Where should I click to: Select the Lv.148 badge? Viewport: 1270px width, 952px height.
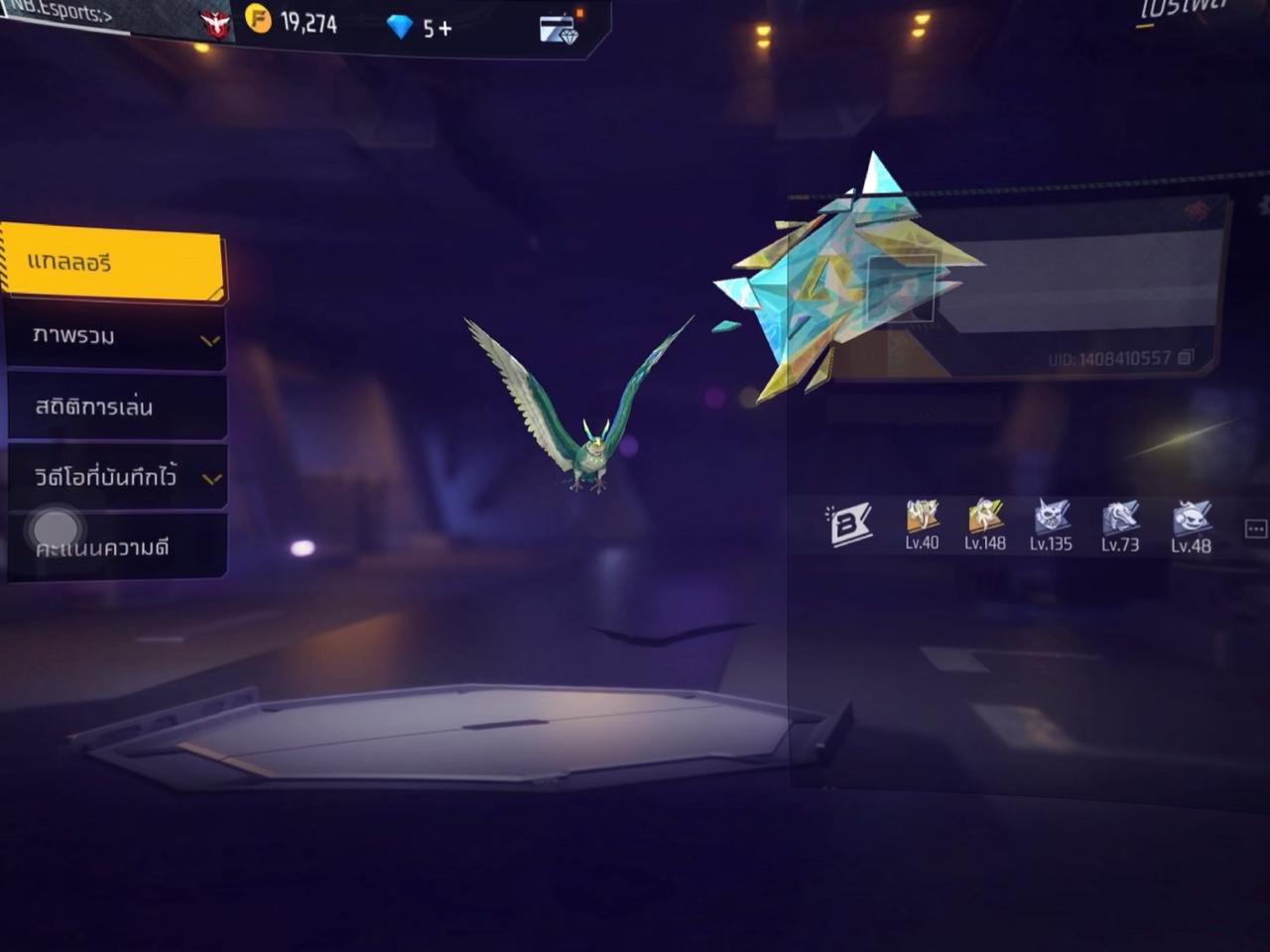pyautogui.click(x=985, y=524)
